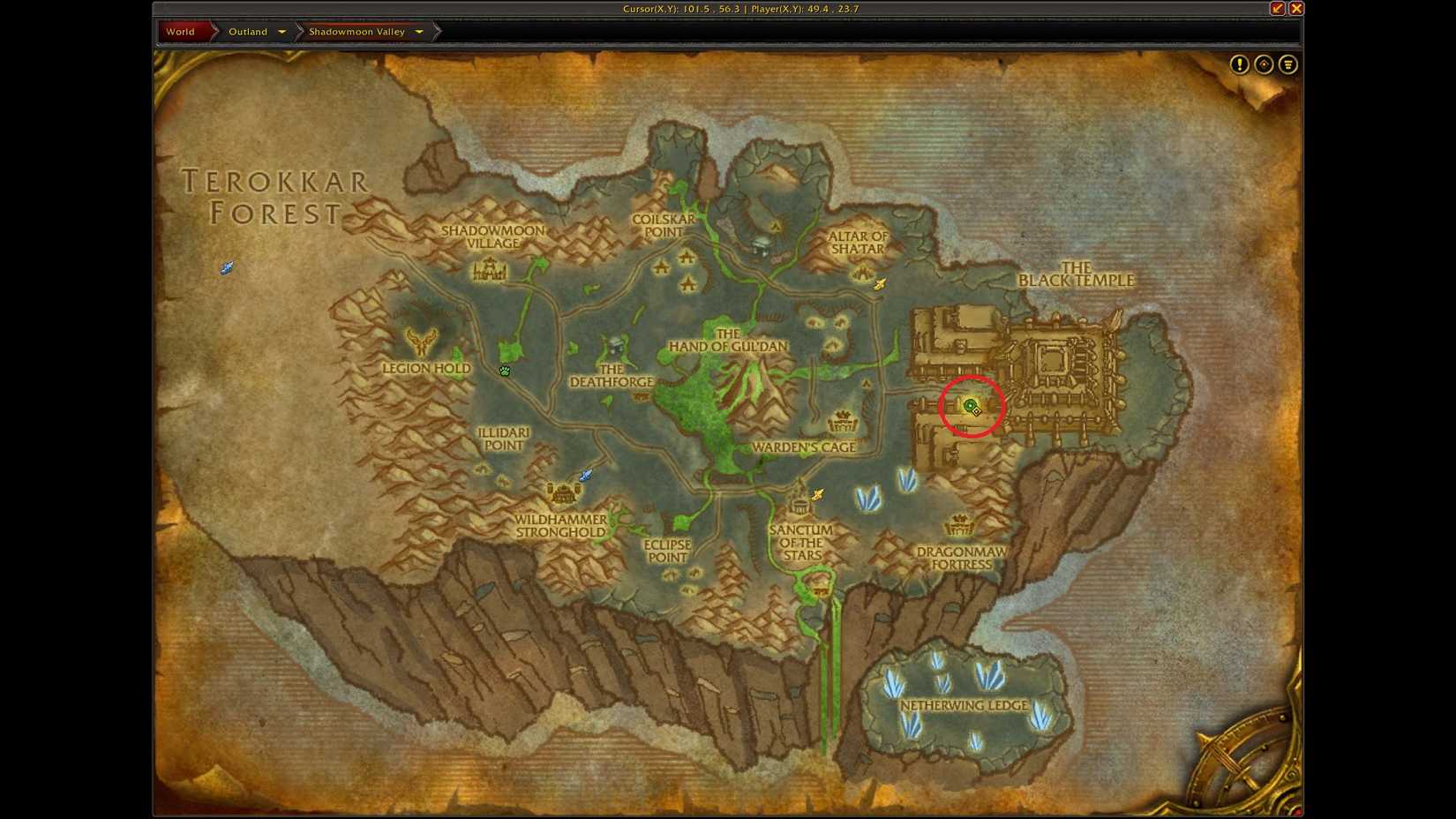Viewport: 1456px width, 819px height.
Task: Open the Shadowmoon Valley zone dropdown
Action: point(418,31)
